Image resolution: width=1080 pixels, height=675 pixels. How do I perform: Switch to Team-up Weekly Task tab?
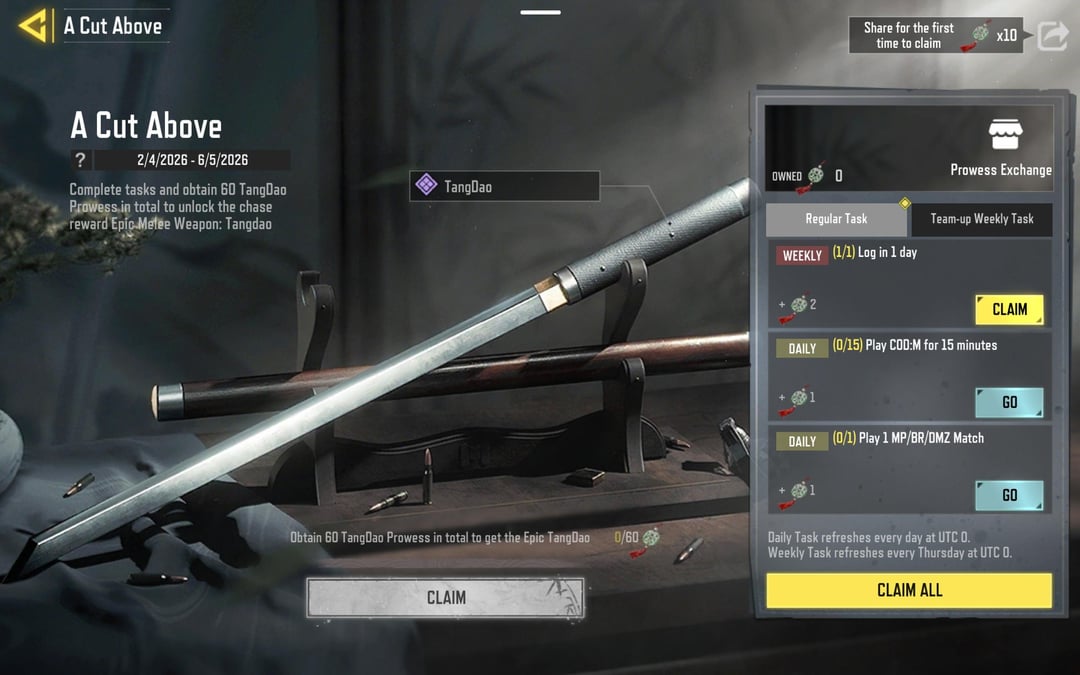tap(982, 219)
